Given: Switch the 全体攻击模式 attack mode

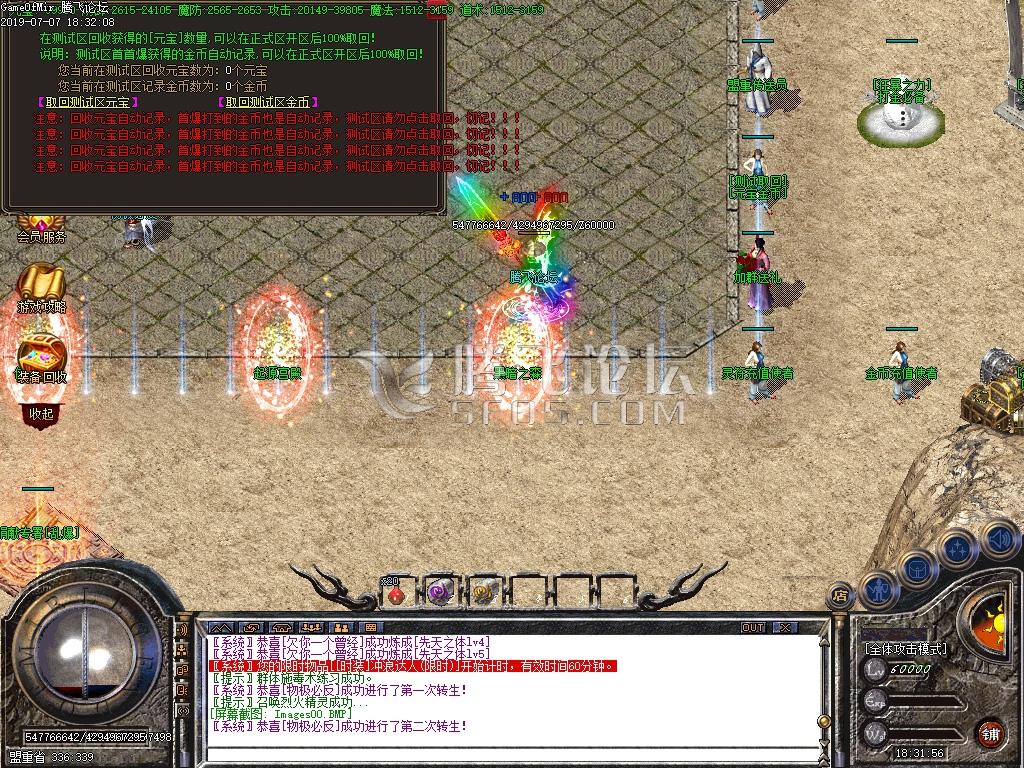Looking at the screenshot, I should pyautogui.click(x=905, y=649).
